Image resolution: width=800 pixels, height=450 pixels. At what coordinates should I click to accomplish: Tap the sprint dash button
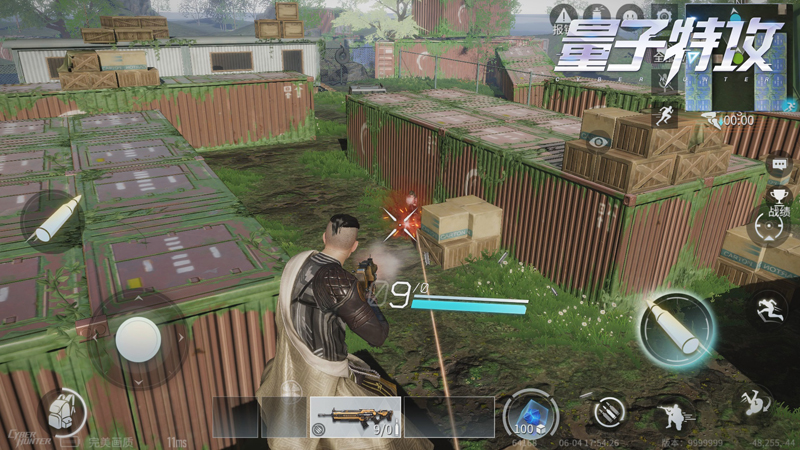click(768, 307)
